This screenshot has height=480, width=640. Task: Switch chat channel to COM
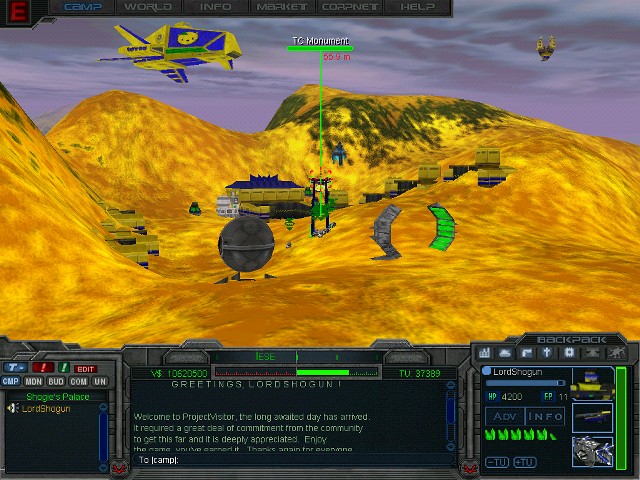point(78,381)
